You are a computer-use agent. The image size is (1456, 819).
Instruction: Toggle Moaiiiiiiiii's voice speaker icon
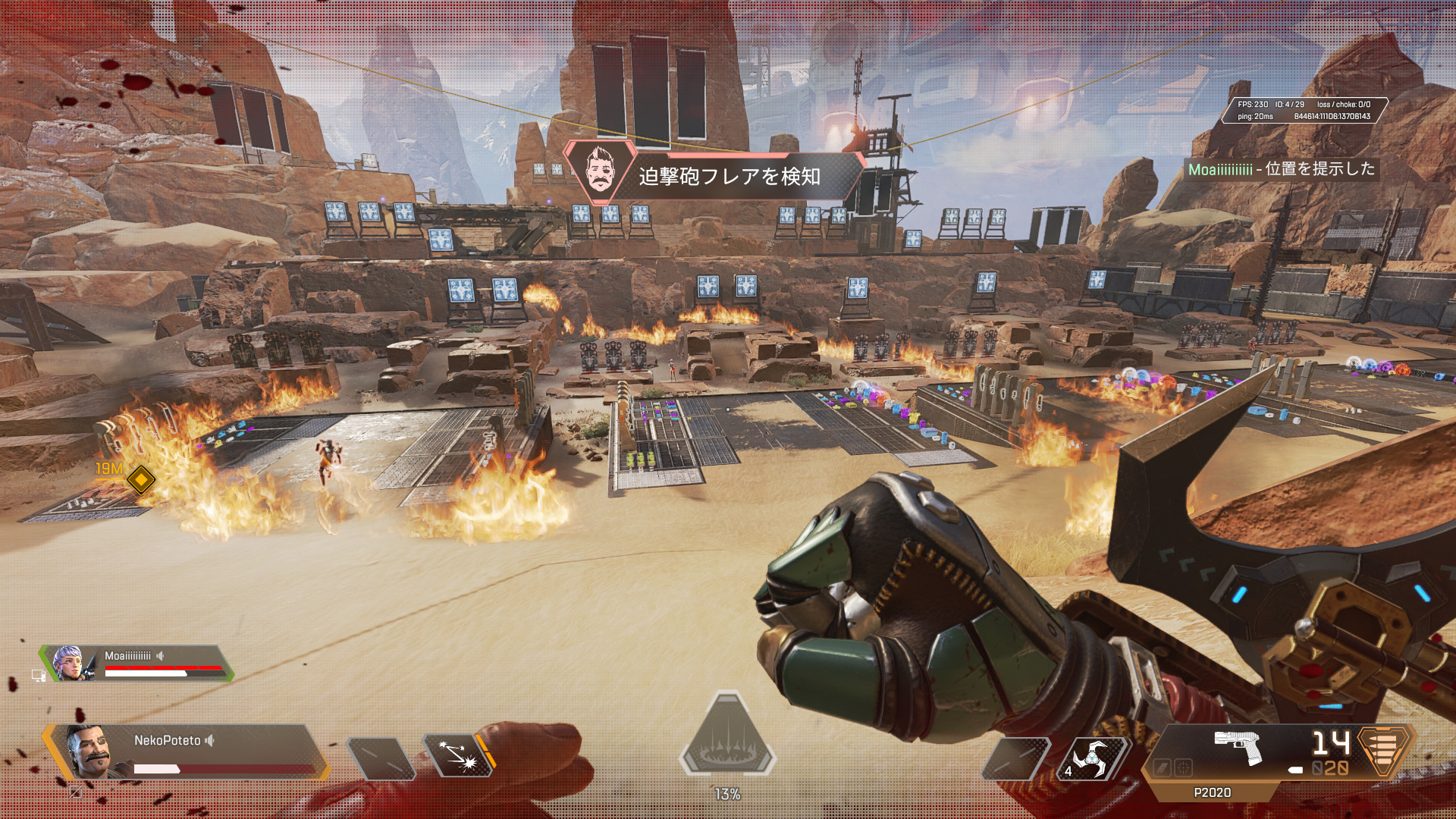pos(161,655)
